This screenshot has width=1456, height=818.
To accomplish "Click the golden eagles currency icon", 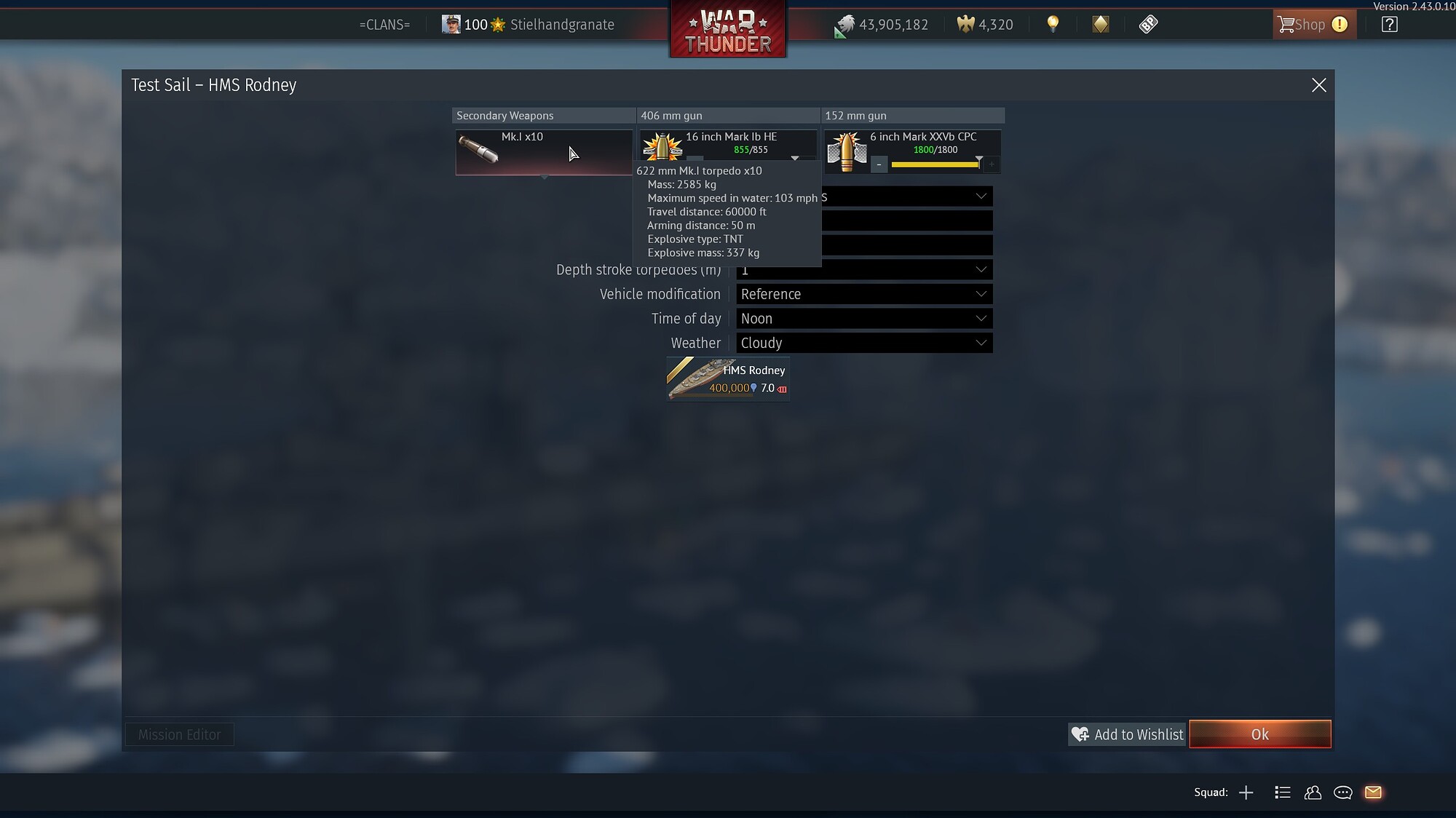I will (966, 24).
